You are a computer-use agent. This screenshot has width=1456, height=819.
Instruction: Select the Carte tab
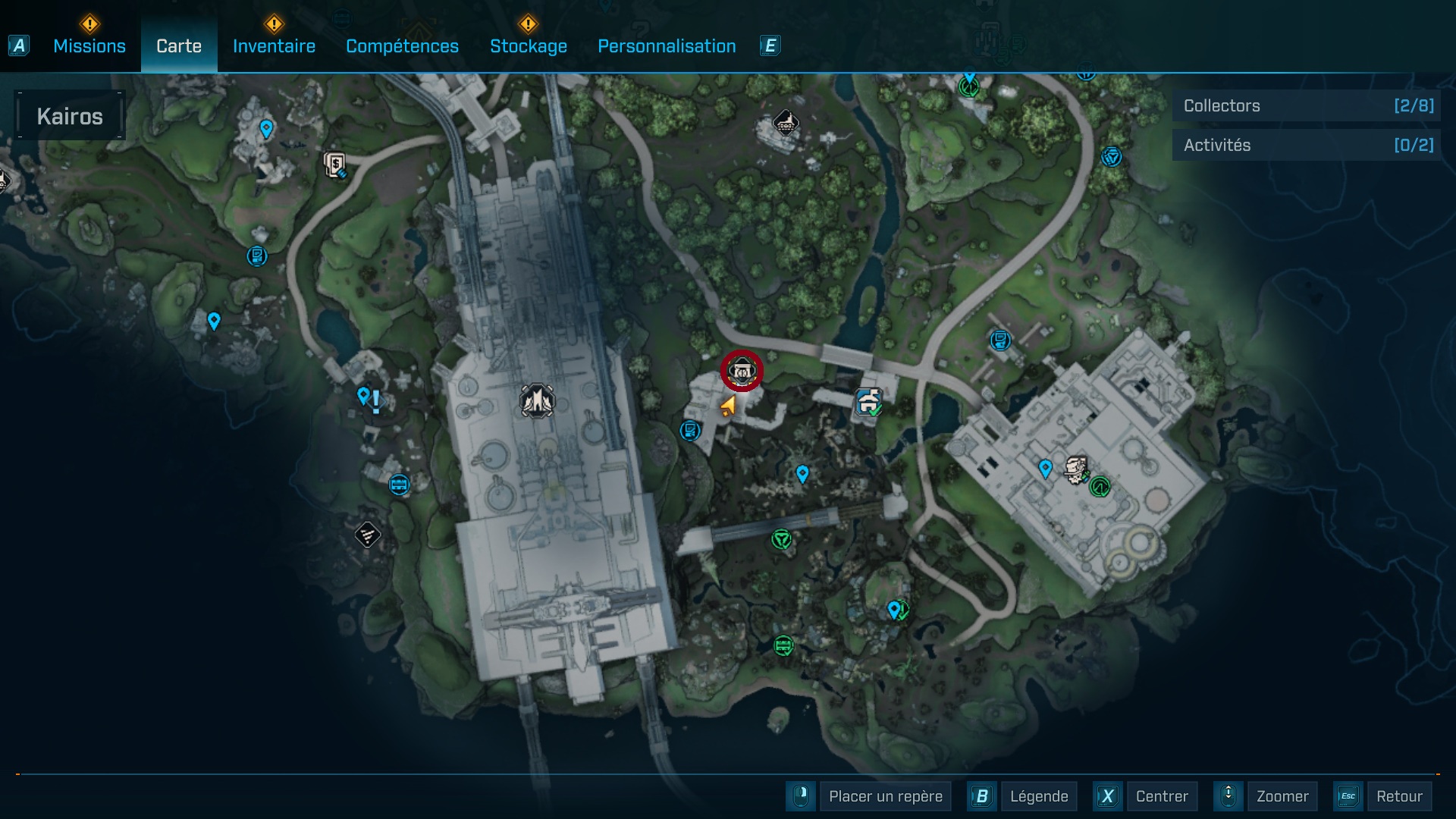pos(179,46)
